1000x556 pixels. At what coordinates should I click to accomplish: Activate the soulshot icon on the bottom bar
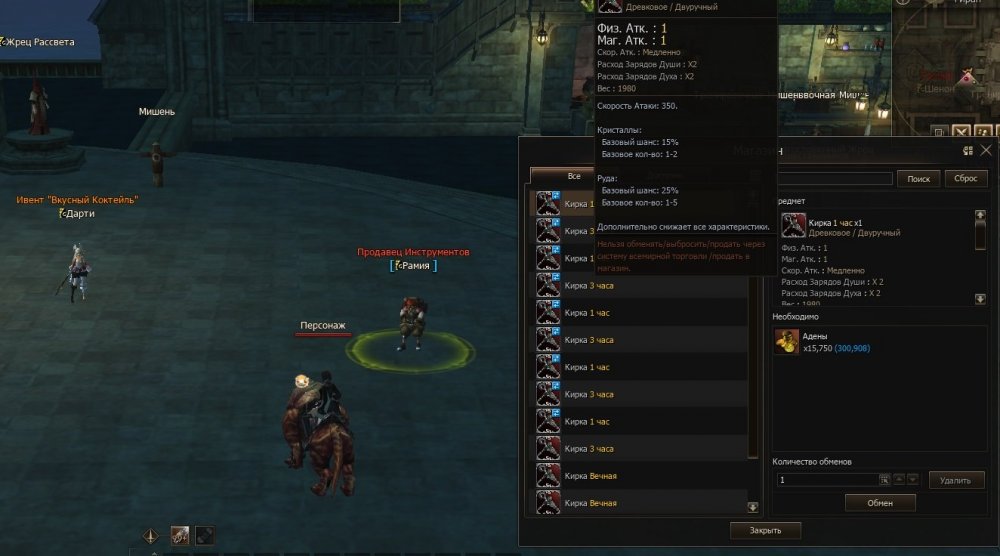click(180, 535)
